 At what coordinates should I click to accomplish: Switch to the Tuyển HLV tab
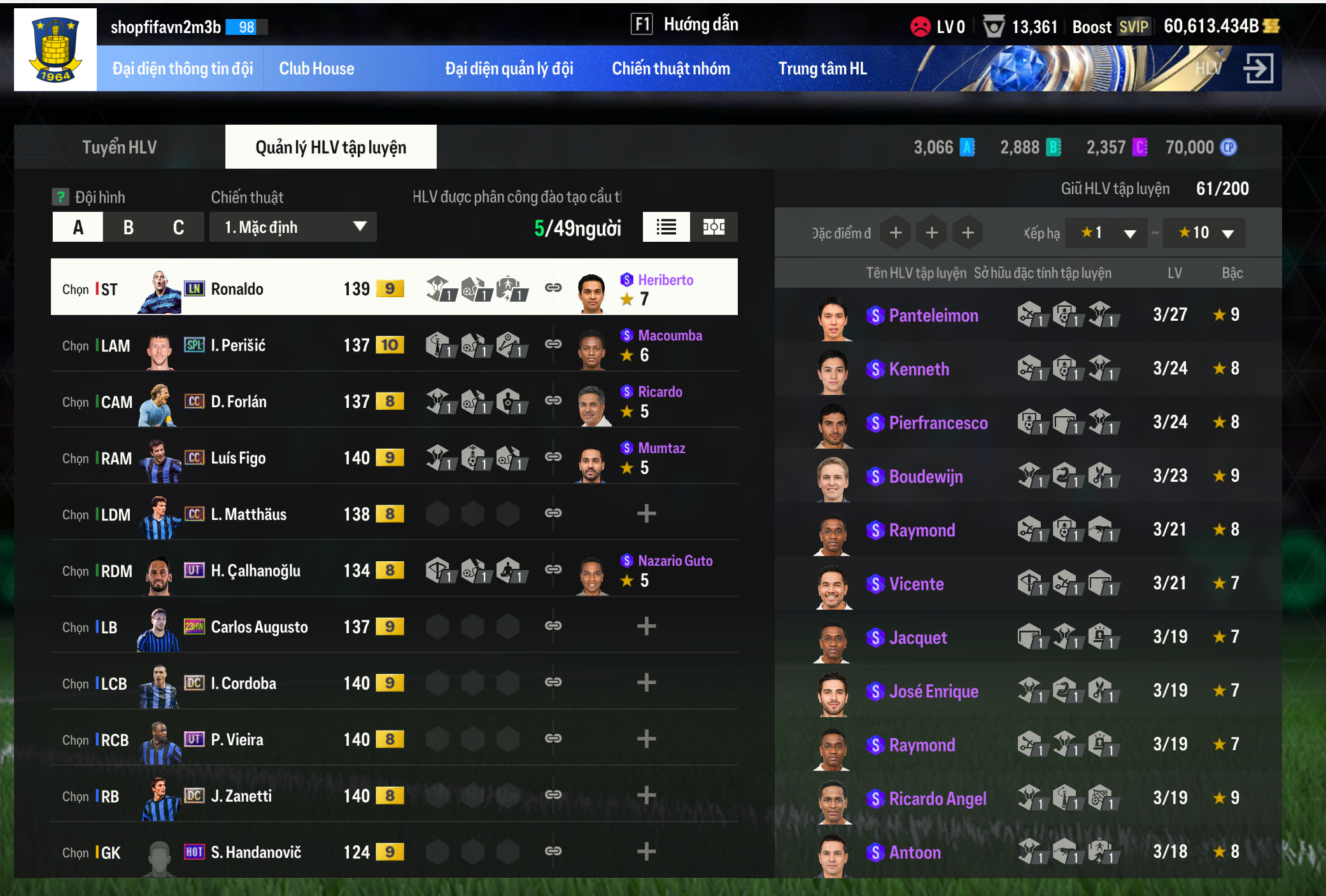click(119, 147)
